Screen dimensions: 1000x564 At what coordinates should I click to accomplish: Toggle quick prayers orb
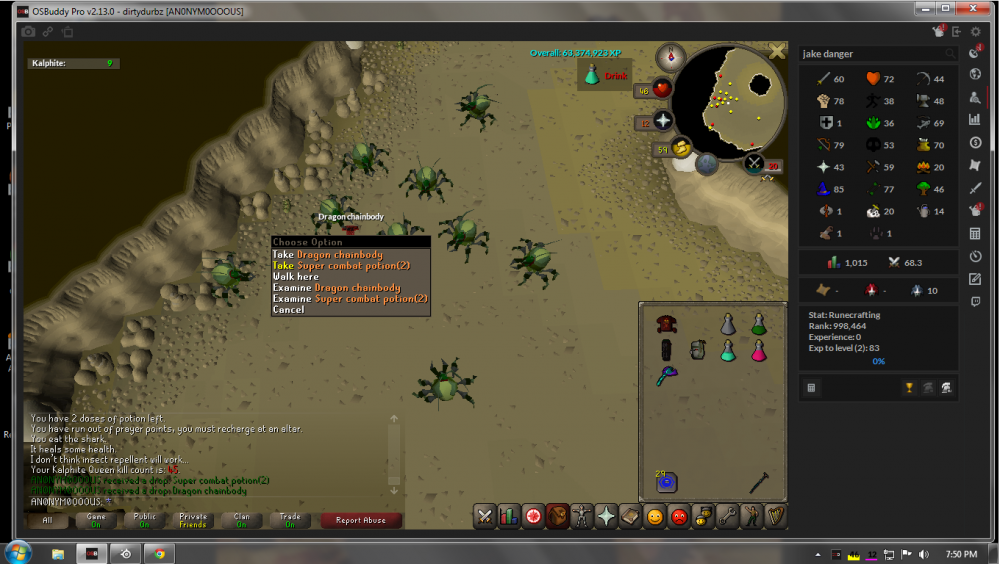662,122
